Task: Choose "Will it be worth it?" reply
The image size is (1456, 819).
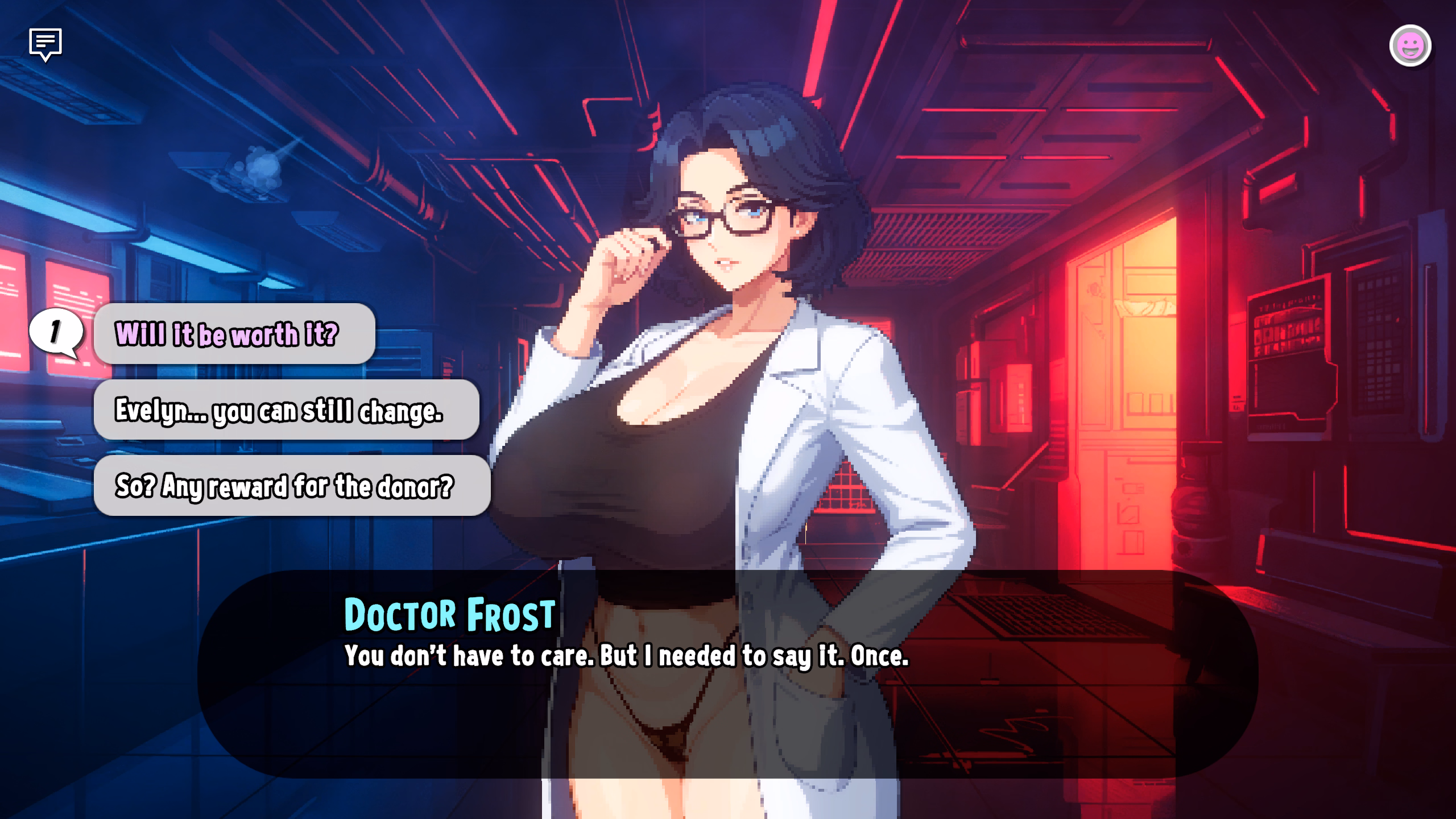Action: point(234,334)
